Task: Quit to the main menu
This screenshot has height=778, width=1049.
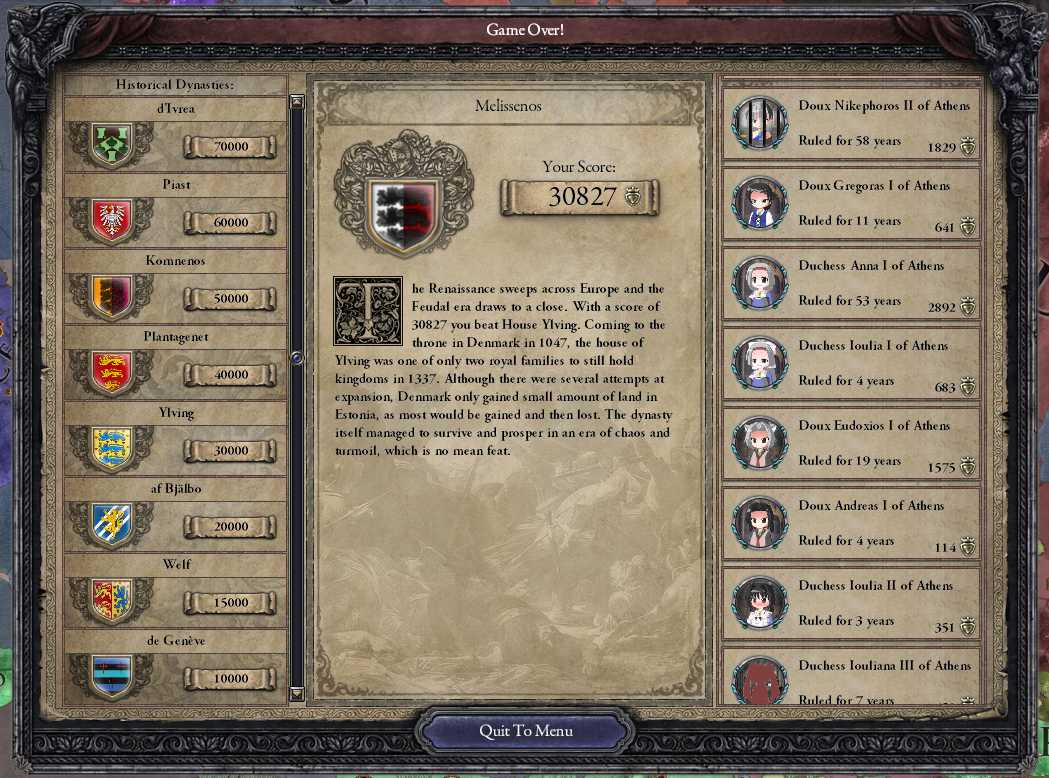Action: coord(526,731)
